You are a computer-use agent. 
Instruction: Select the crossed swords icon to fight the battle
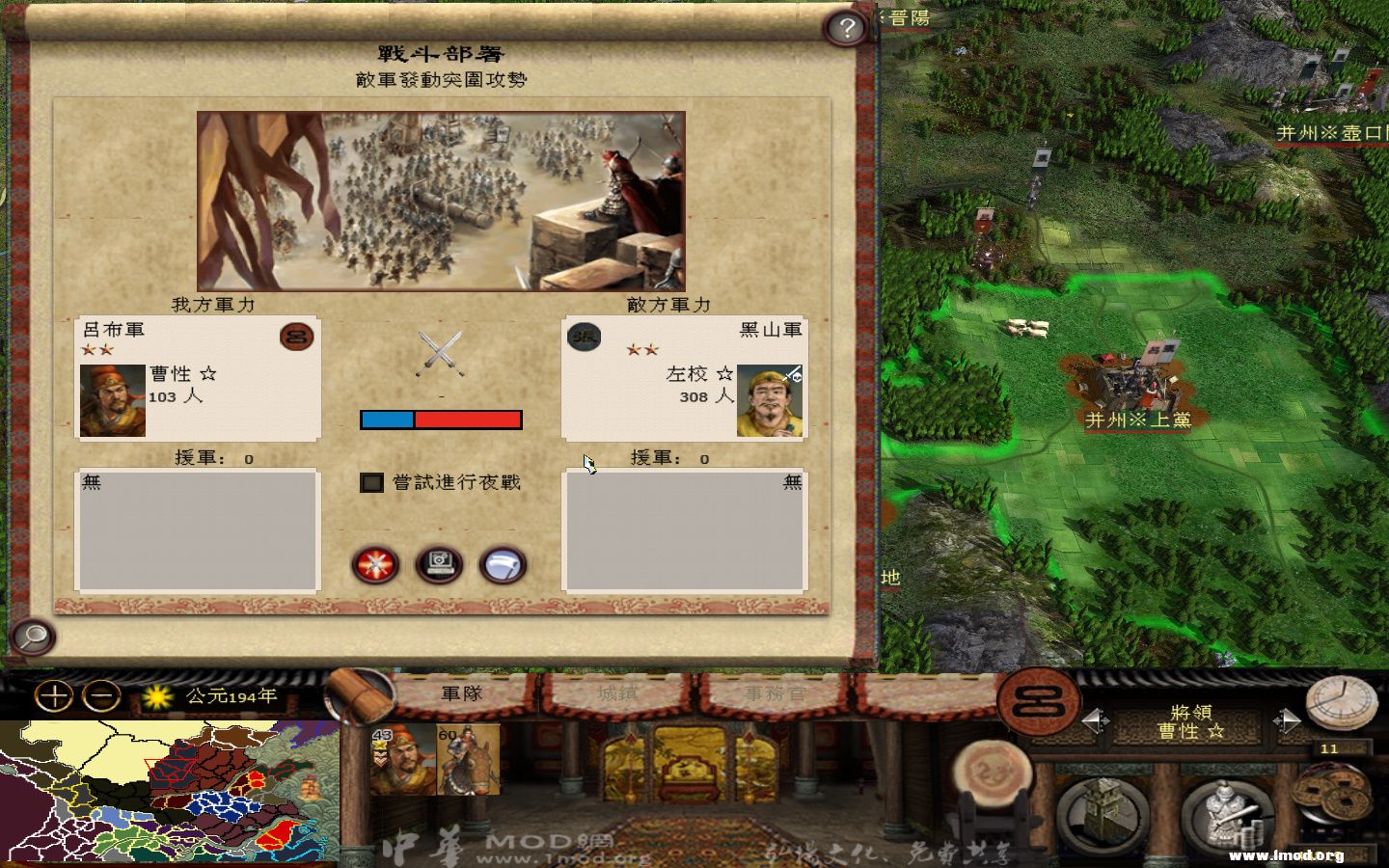coord(374,566)
